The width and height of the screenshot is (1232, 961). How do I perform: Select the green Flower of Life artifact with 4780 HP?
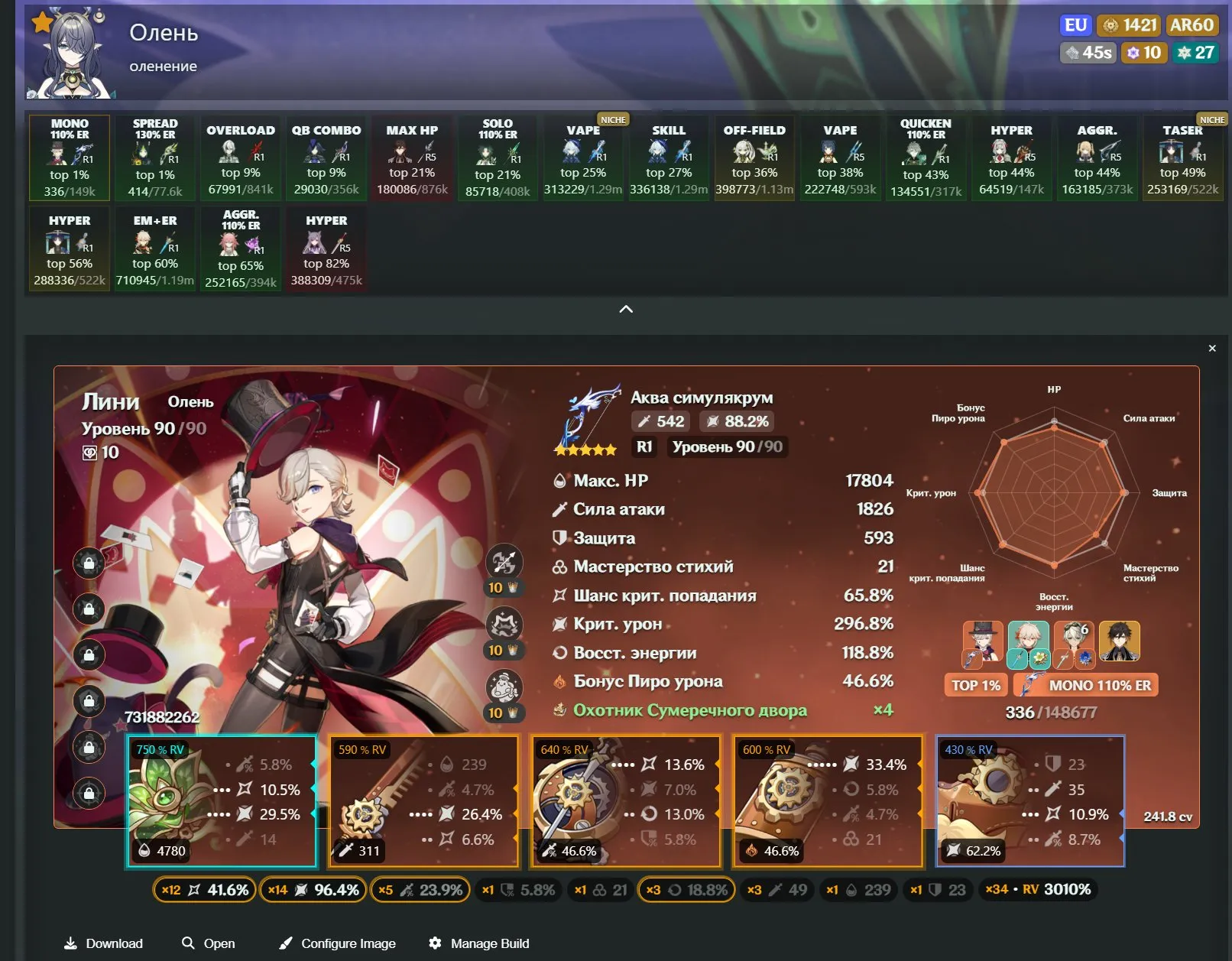pyautogui.click(x=222, y=800)
